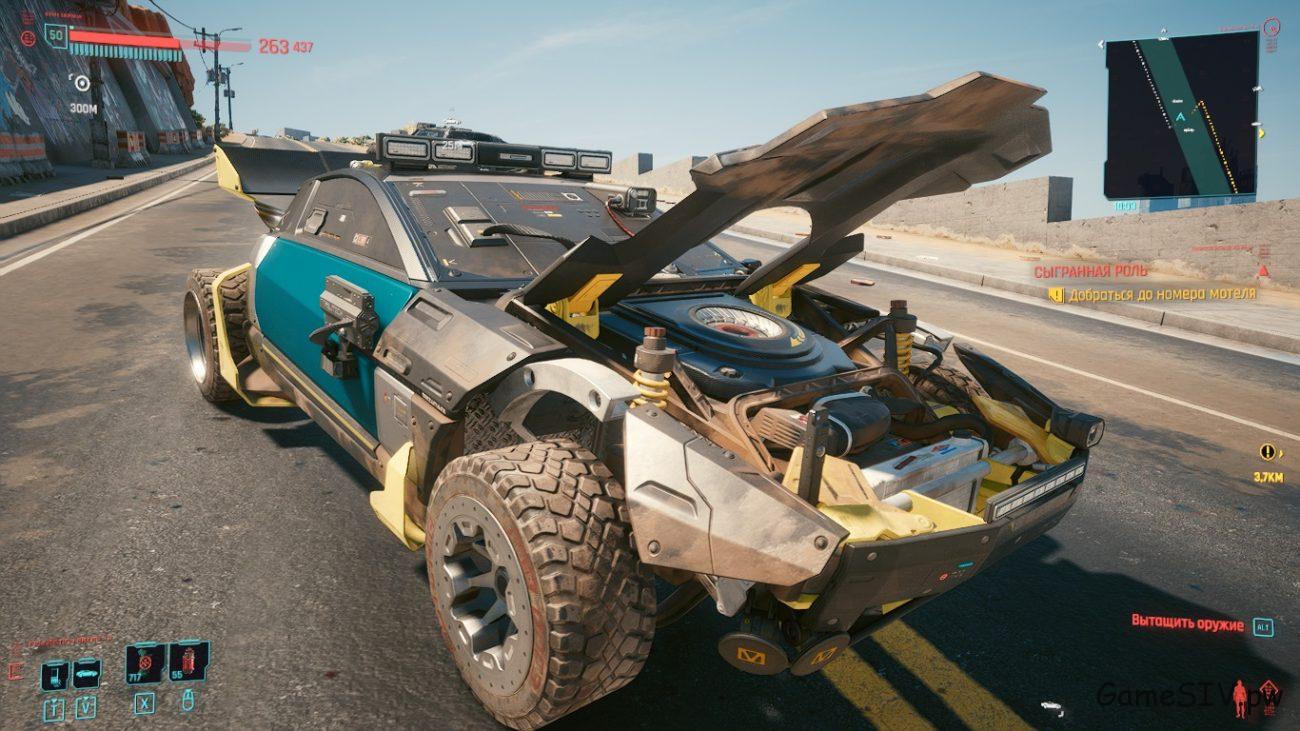Image resolution: width=1300 pixels, height=731 pixels.
Task: Click the chevron above the V keybind box
Action: coord(86,697)
